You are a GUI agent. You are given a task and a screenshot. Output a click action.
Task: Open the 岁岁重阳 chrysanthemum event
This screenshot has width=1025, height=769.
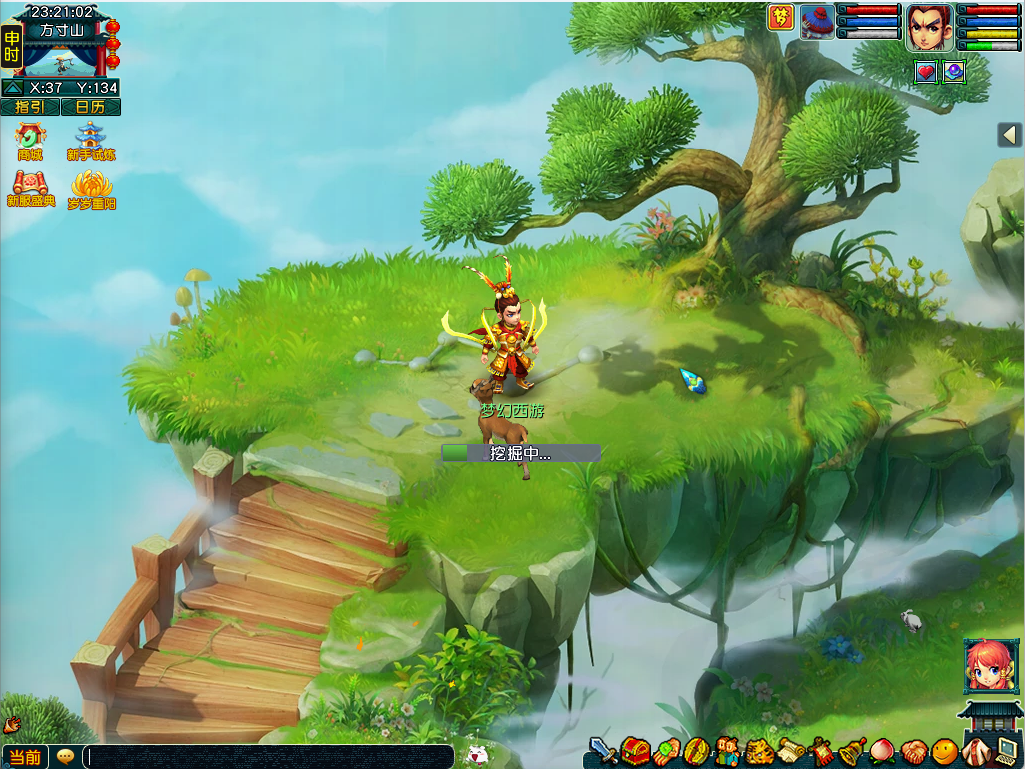pos(91,188)
